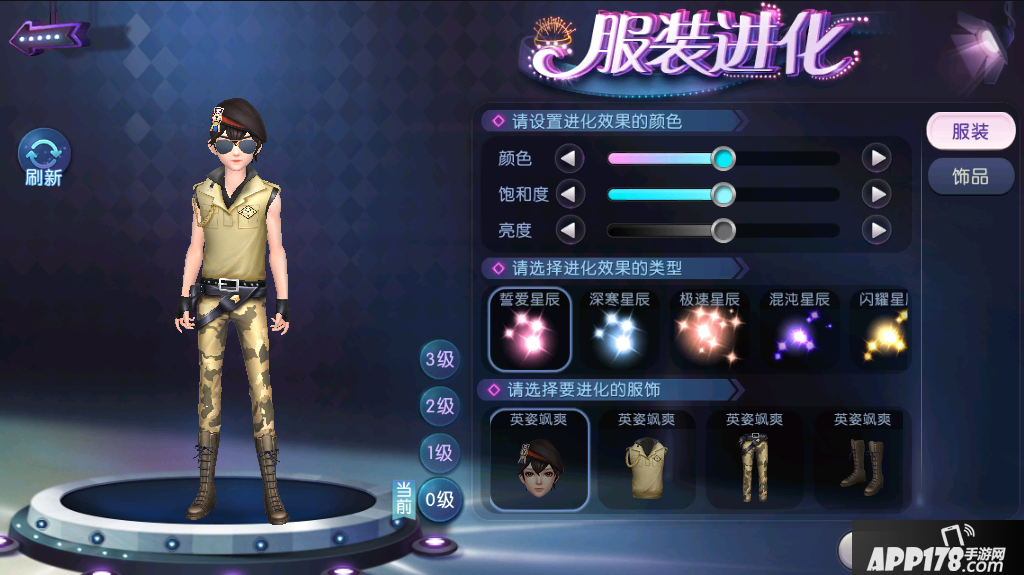Viewport: 1024px width, 575px height.
Task: Open the 饰品 accessories tab
Action: coord(969,177)
